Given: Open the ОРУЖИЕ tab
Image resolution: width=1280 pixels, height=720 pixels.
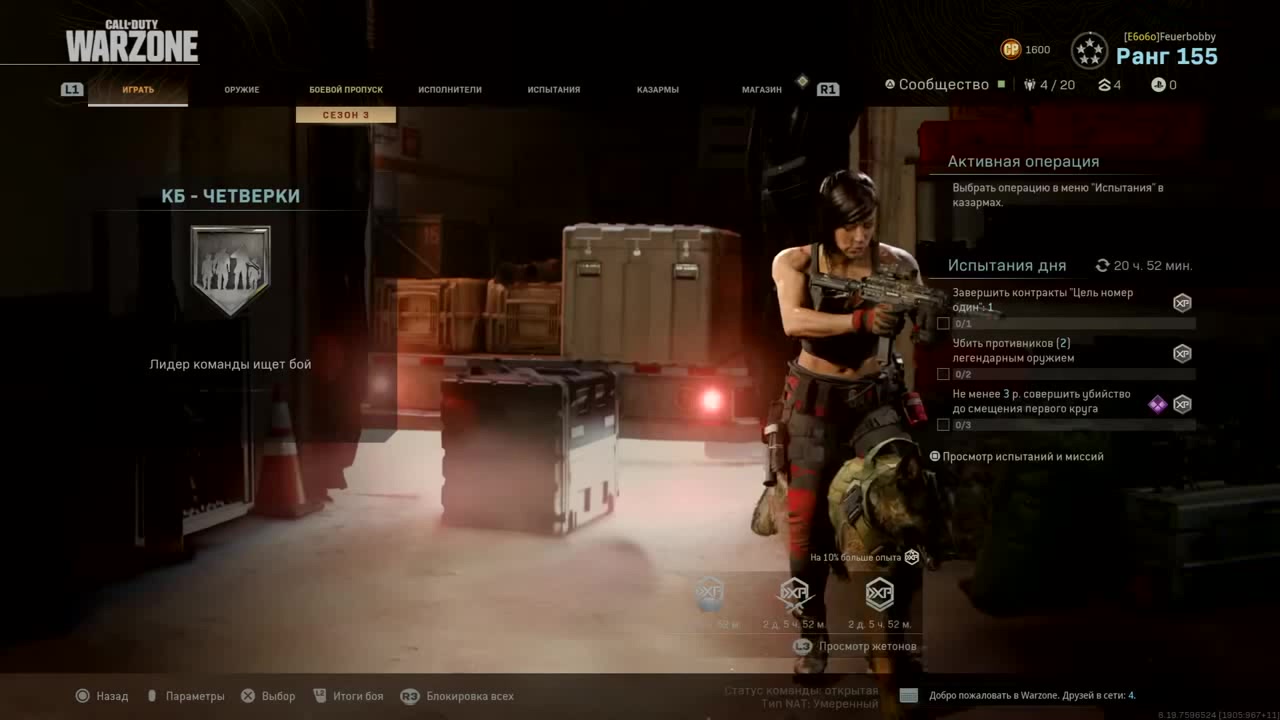Looking at the screenshot, I should coord(242,90).
